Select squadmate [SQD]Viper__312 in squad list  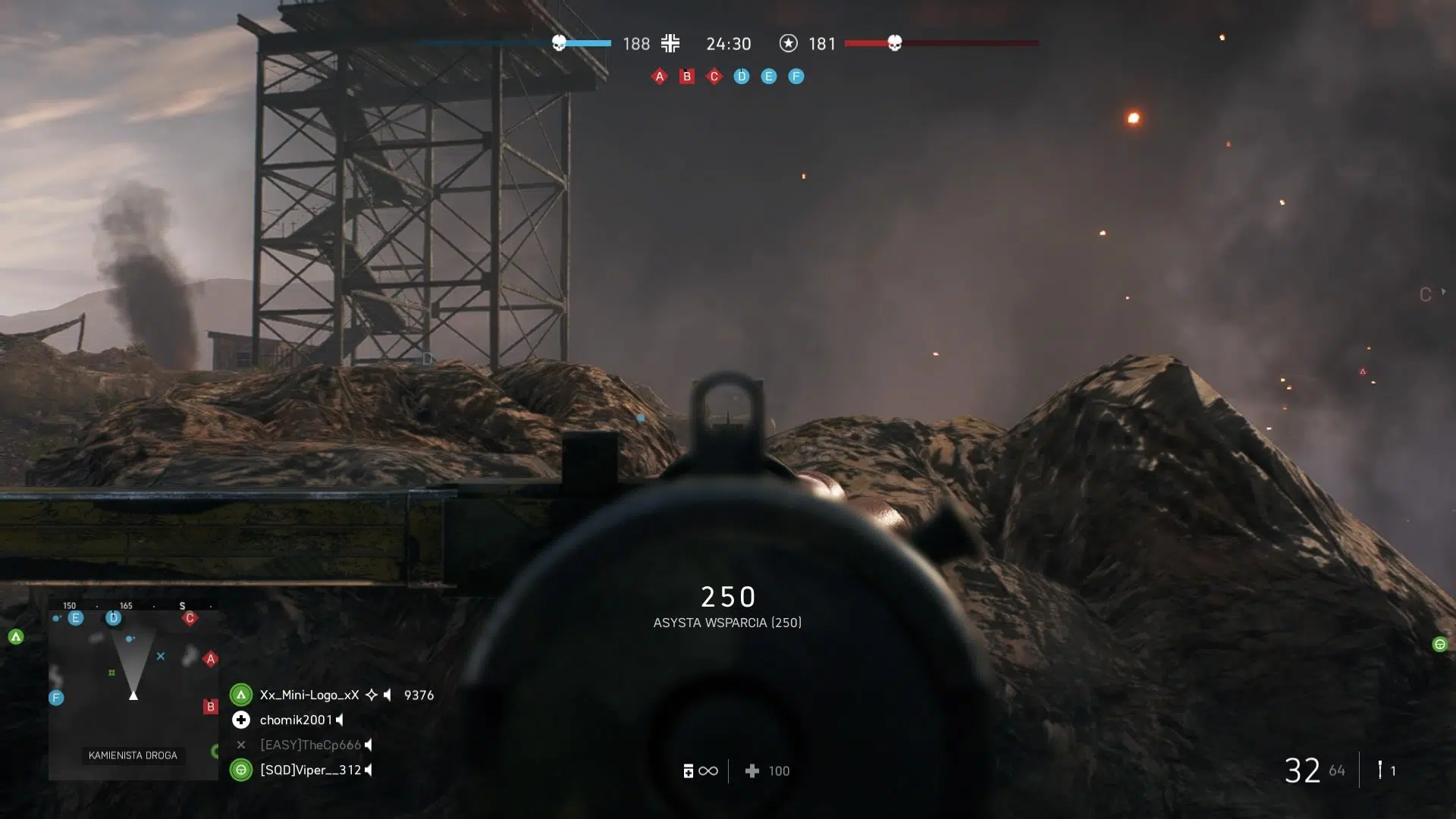click(310, 770)
